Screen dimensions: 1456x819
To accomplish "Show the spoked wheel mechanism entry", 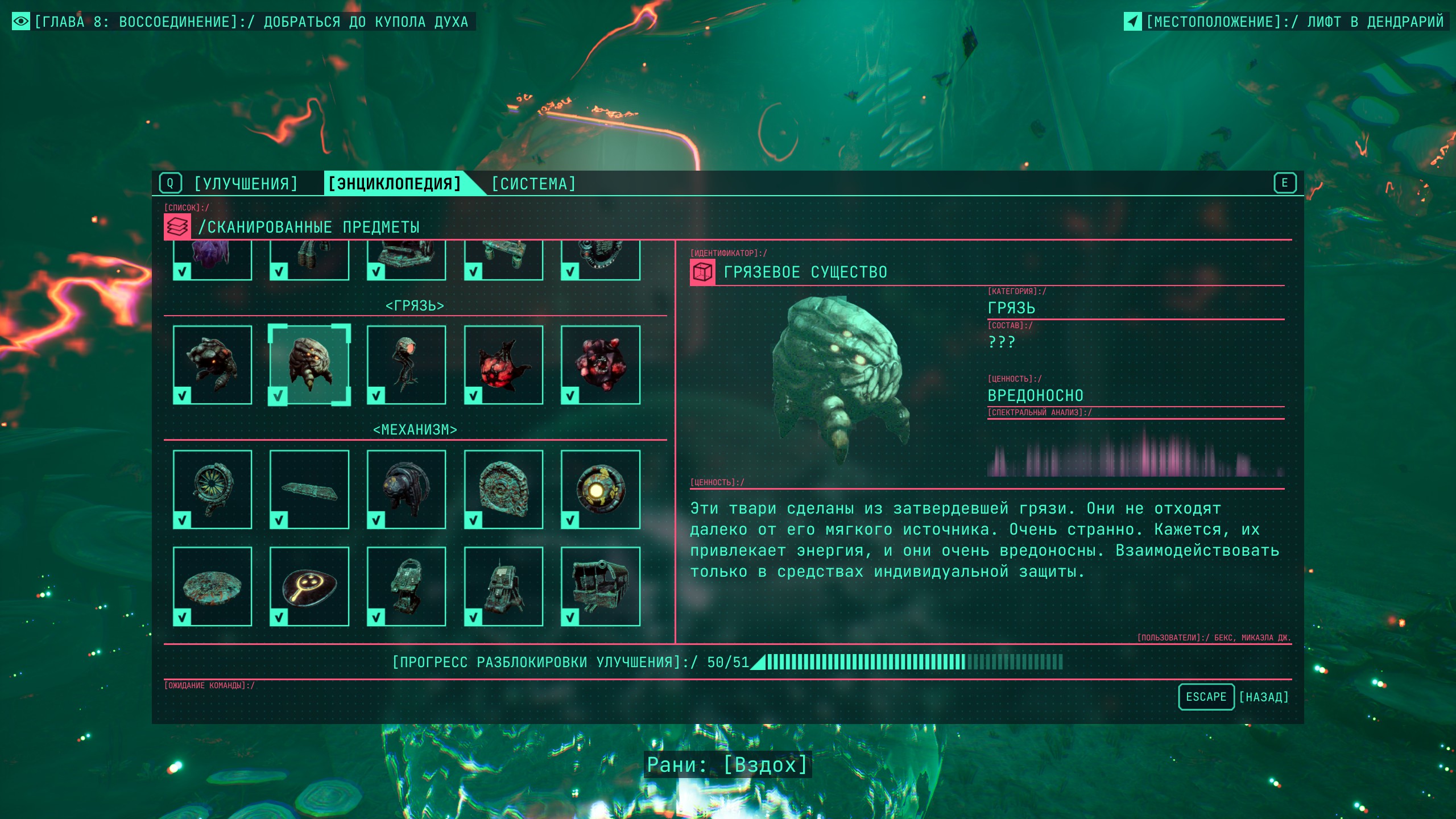I will [212, 489].
